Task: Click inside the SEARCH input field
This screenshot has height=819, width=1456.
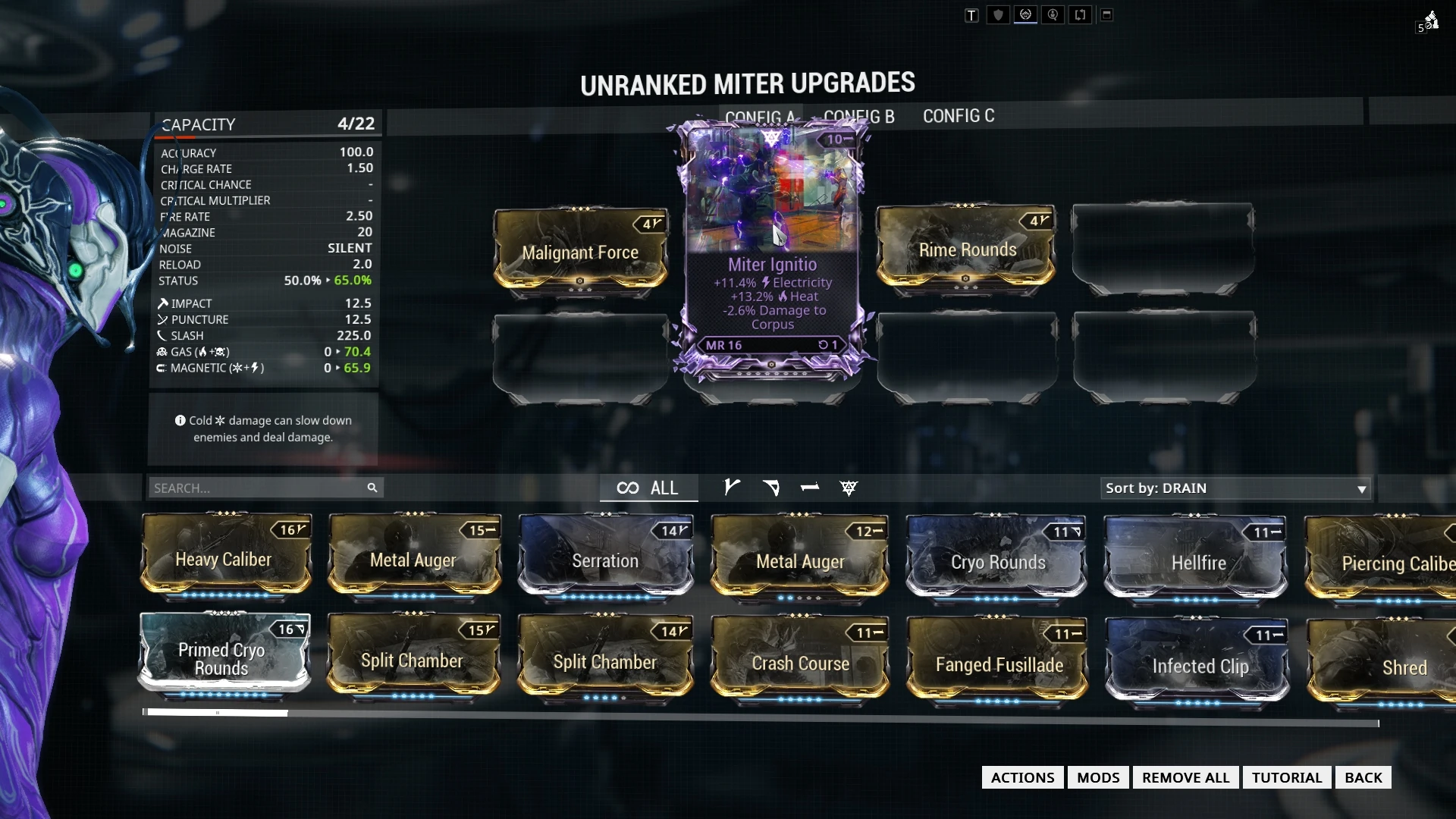Action: point(250,488)
